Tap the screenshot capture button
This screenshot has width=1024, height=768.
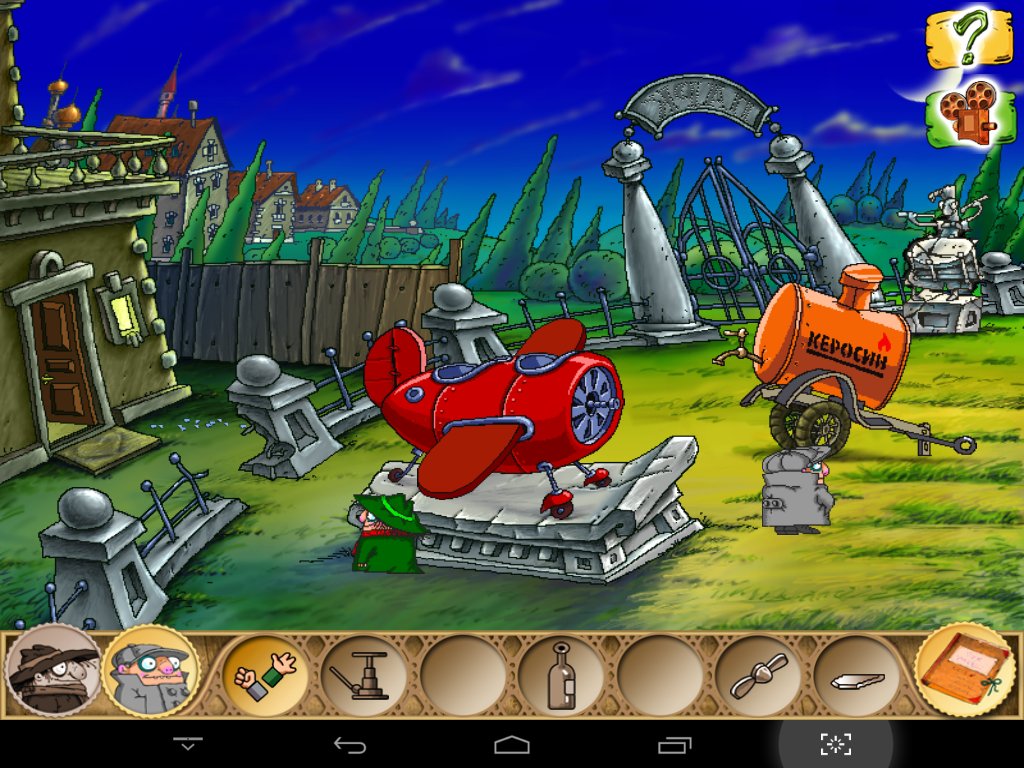[x=836, y=744]
